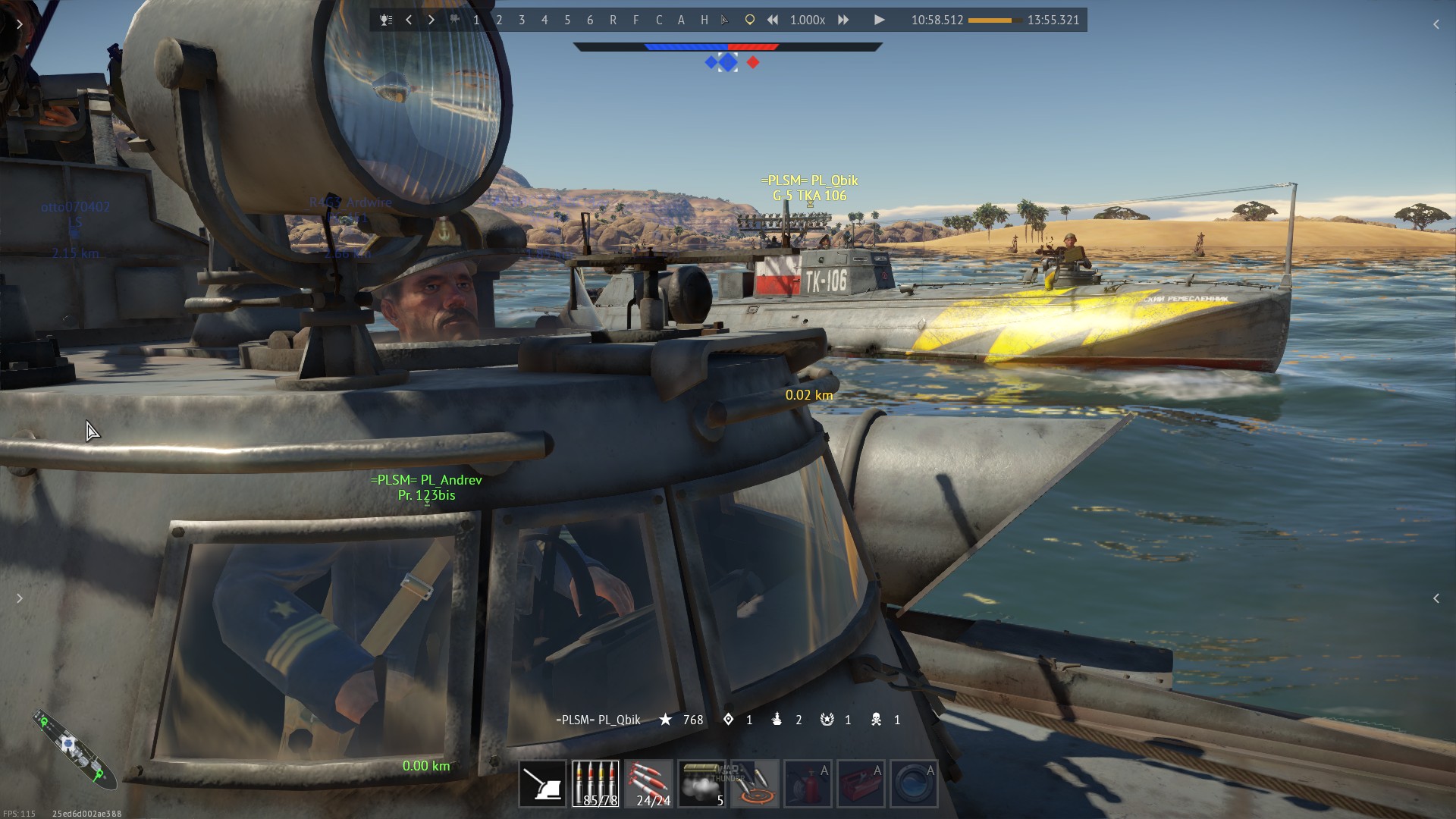Toggle the yellow map marker icon
Screen dimensions: 1456x819
[x=749, y=20]
